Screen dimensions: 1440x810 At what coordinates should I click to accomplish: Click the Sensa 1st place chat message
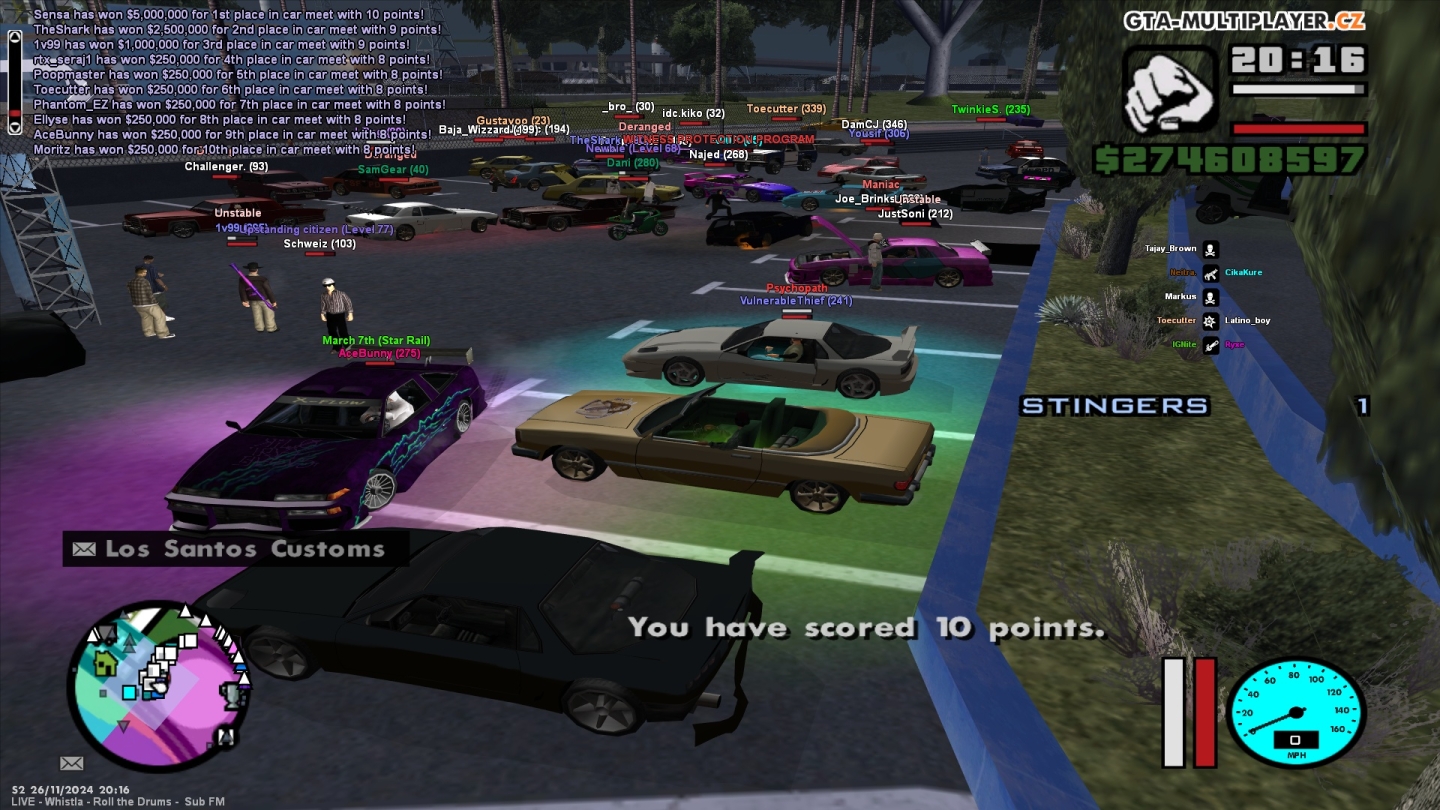pos(229,15)
